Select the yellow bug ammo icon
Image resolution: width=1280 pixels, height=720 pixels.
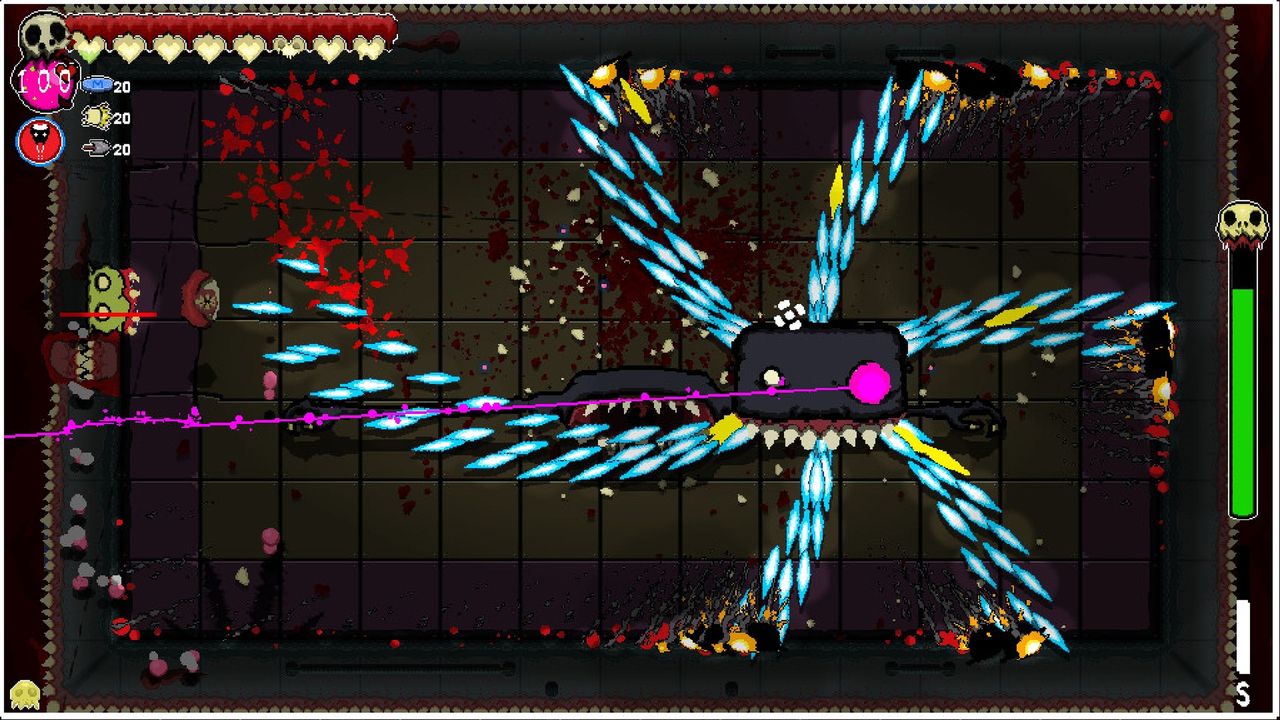95,117
